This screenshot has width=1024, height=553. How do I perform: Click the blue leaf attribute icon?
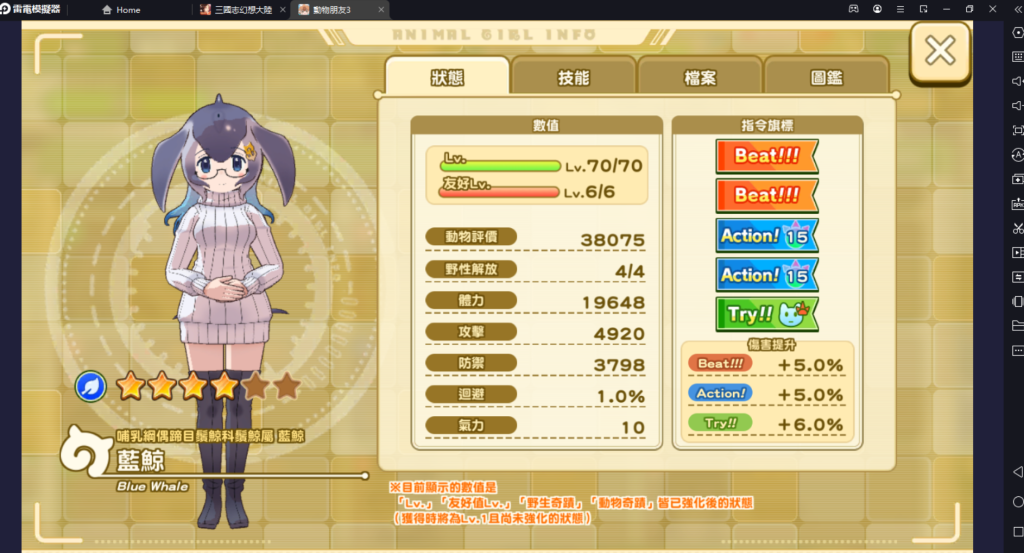pos(91,385)
